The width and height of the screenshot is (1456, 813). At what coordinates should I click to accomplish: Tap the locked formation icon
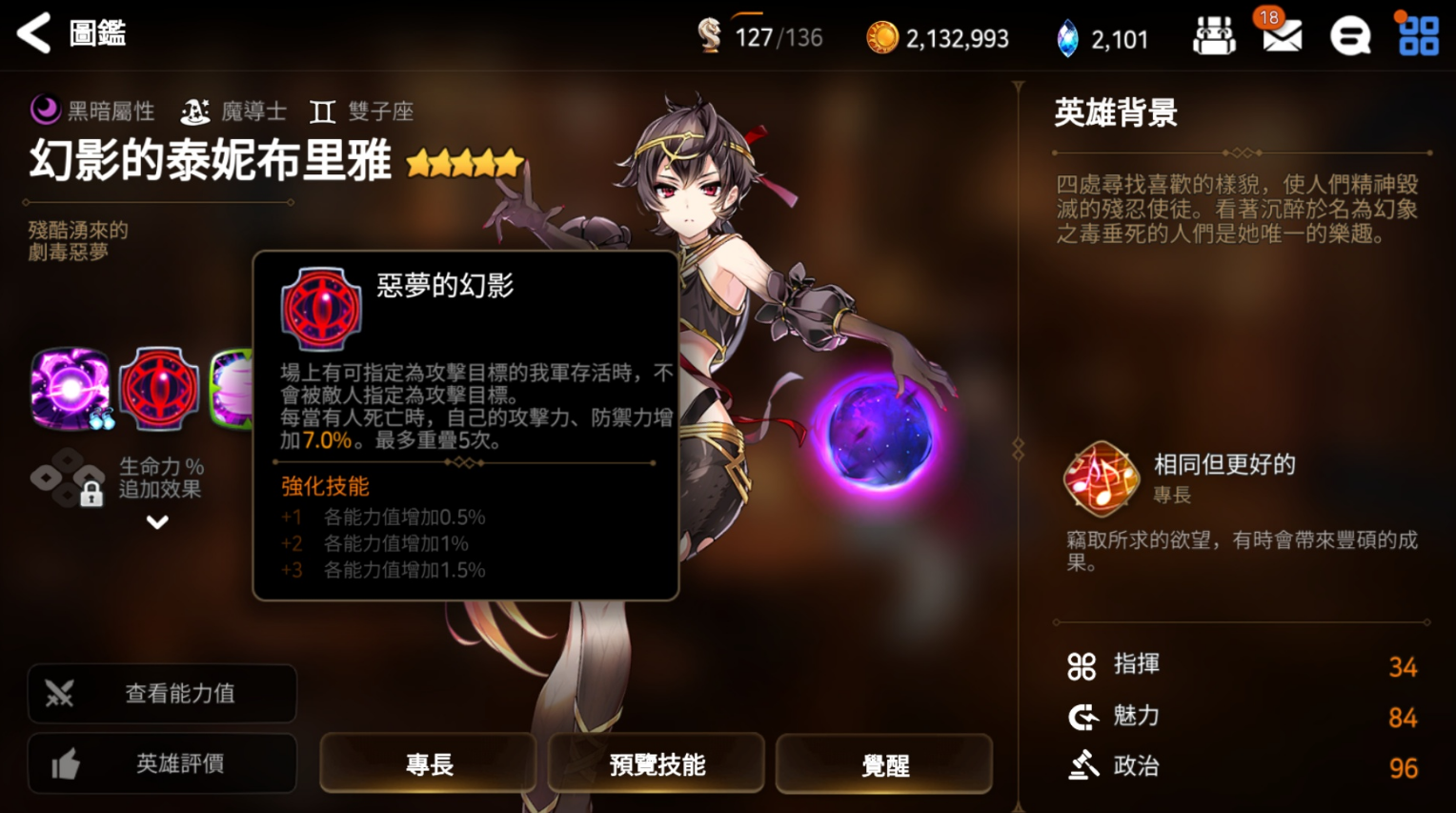(x=69, y=478)
